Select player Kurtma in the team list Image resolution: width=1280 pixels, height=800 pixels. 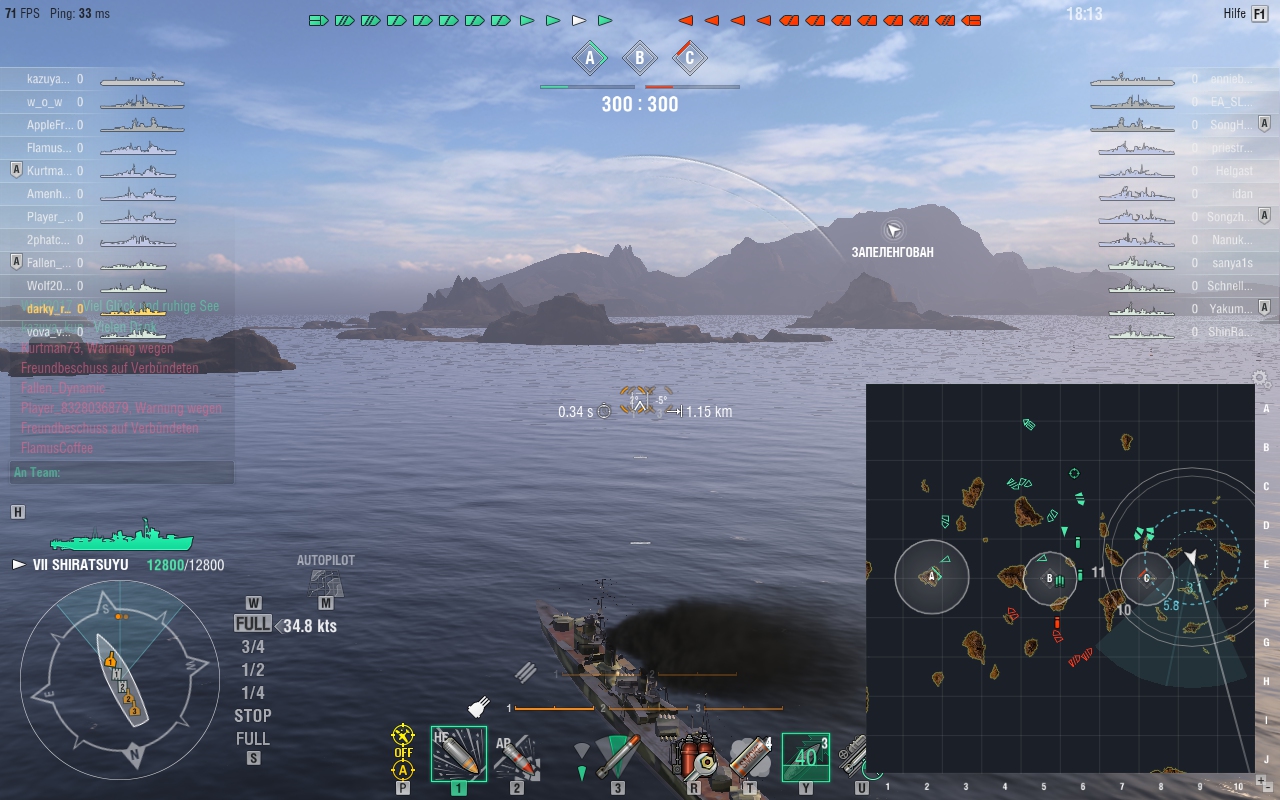coord(48,171)
